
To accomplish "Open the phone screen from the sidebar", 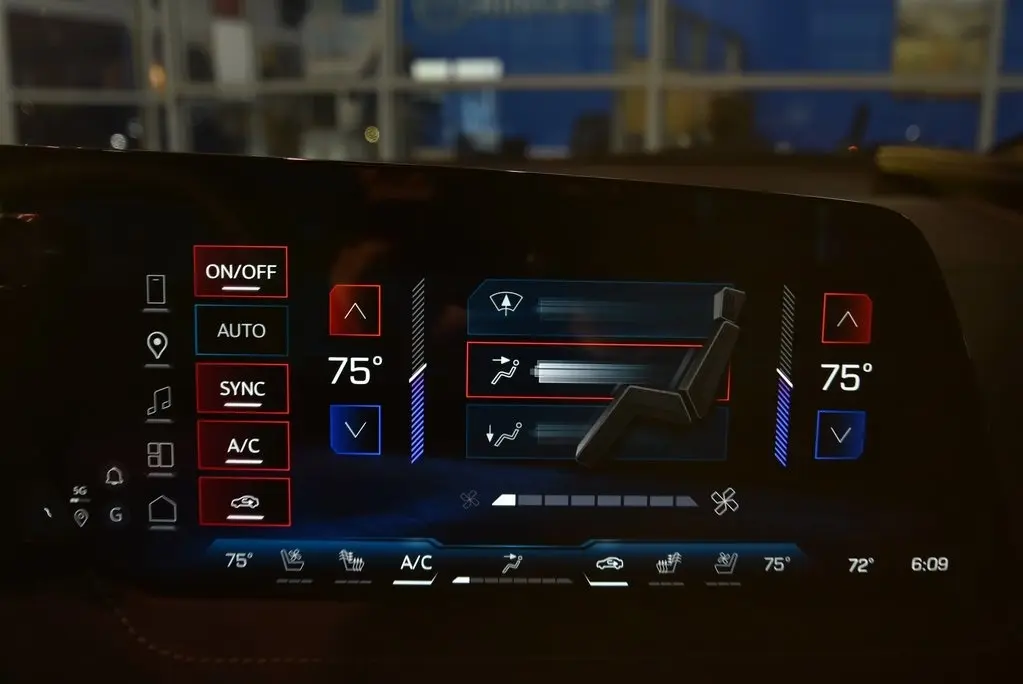I will pyautogui.click(x=156, y=290).
